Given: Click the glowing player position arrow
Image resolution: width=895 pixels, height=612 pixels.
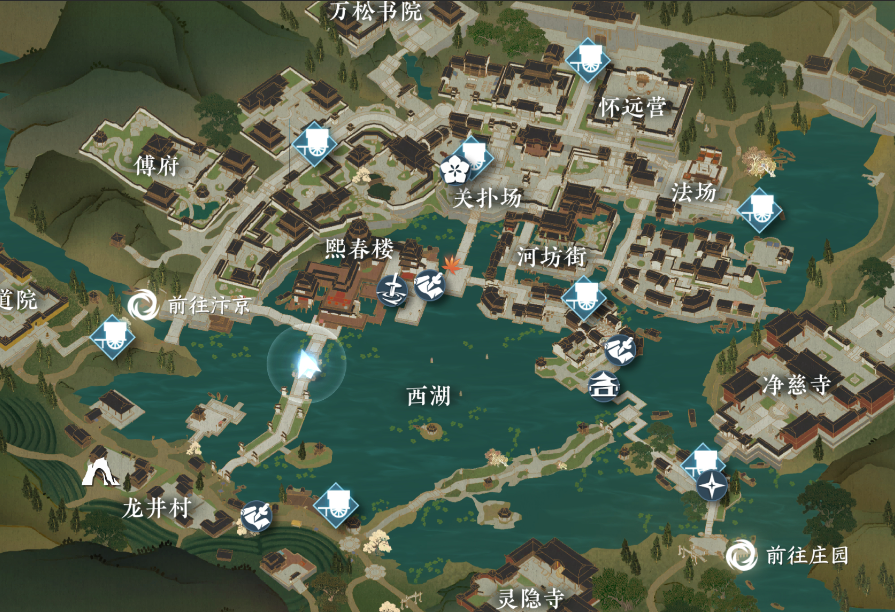Looking at the screenshot, I should click(306, 364).
